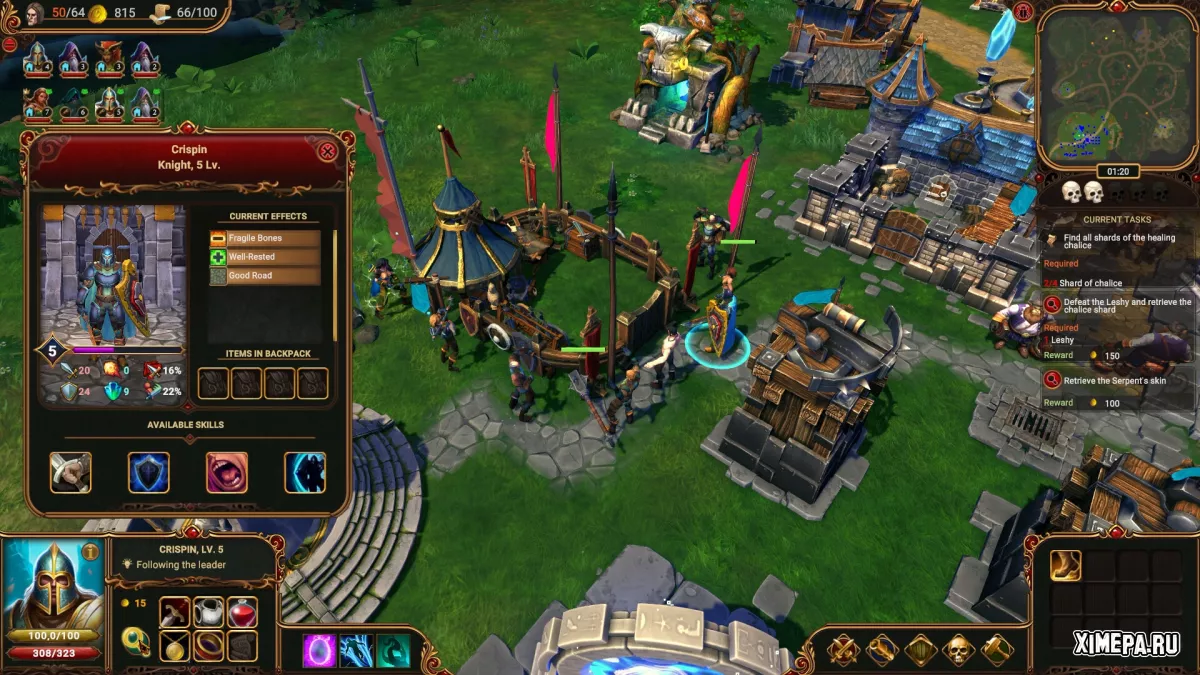This screenshot has width=1200, height=675.
Task: Click the hammer command button
Action: (996, 650)
